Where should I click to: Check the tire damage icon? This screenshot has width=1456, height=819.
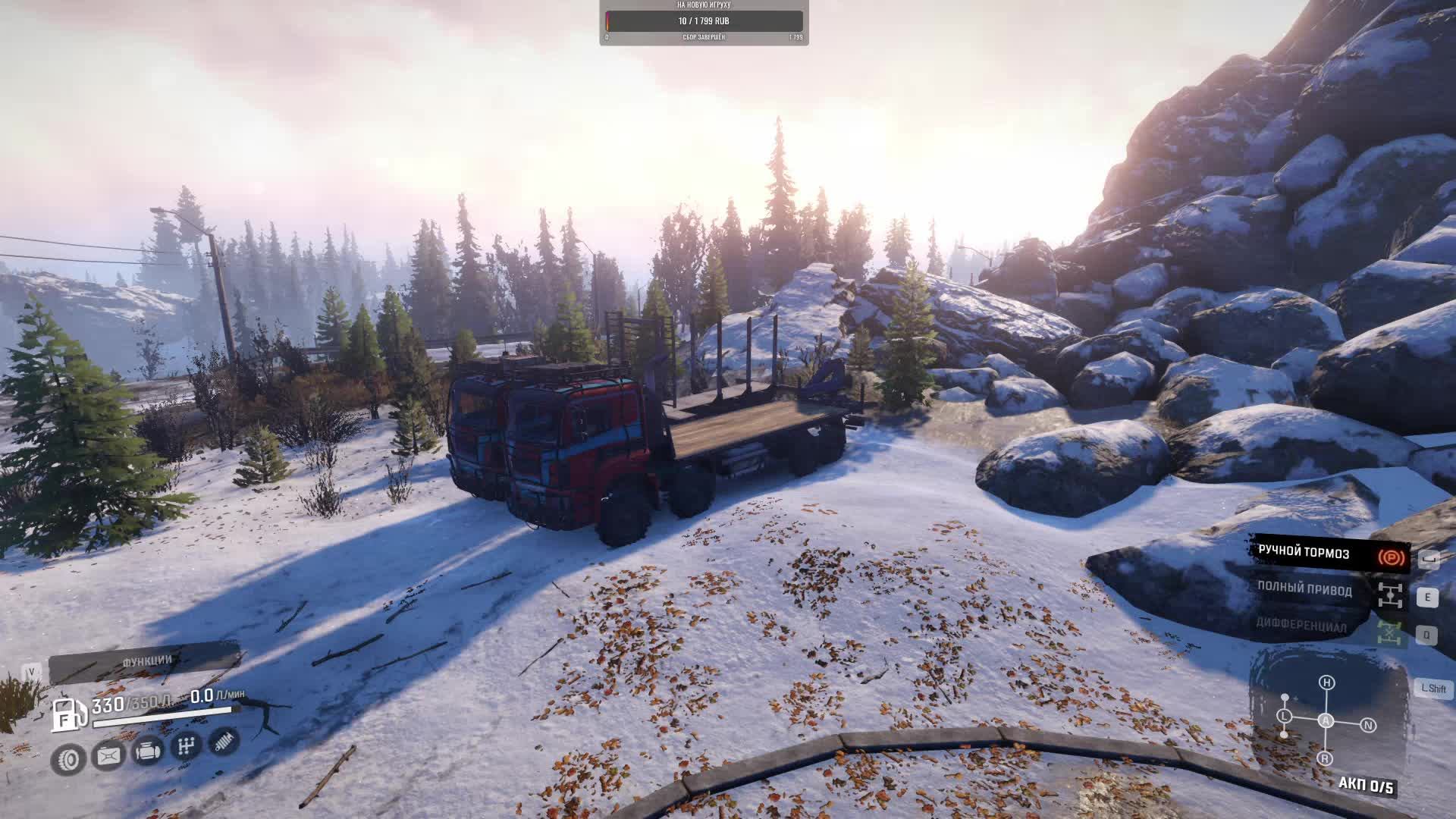click(69, 758)
